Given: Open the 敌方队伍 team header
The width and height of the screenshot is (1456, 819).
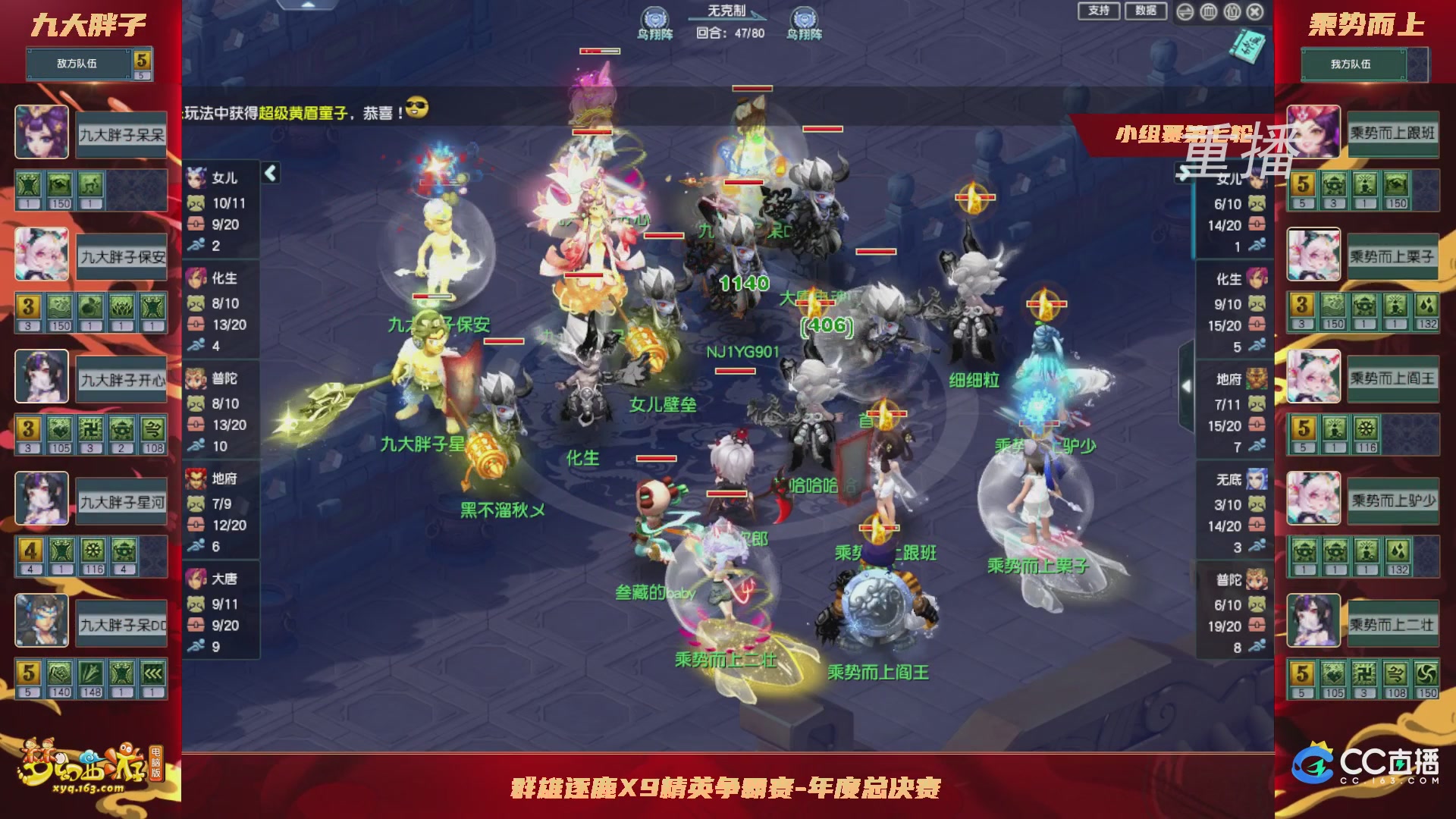Looking at the screenshot, I should tap(76, 64).
